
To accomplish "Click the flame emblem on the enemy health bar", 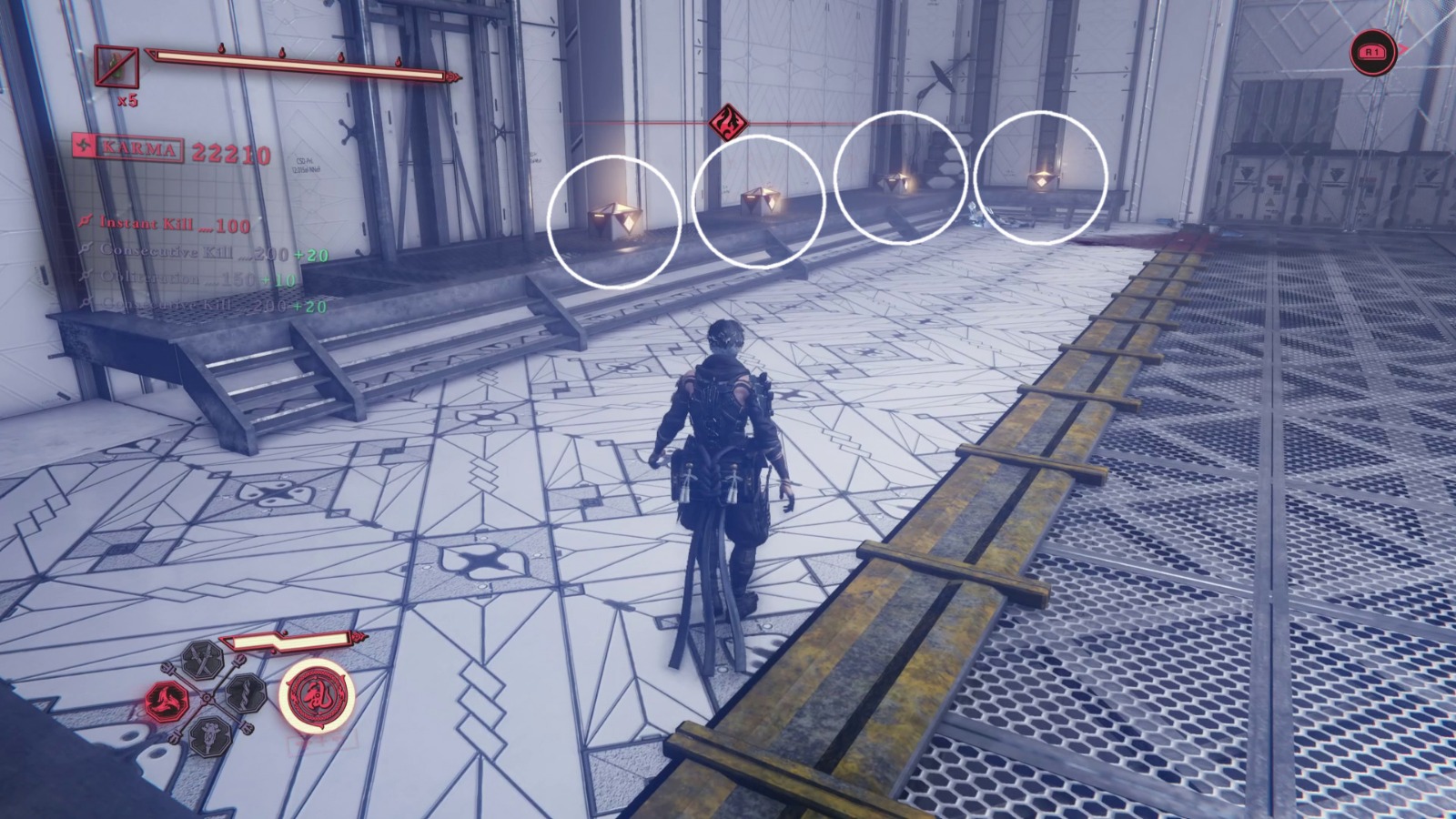I will [727, 121].
